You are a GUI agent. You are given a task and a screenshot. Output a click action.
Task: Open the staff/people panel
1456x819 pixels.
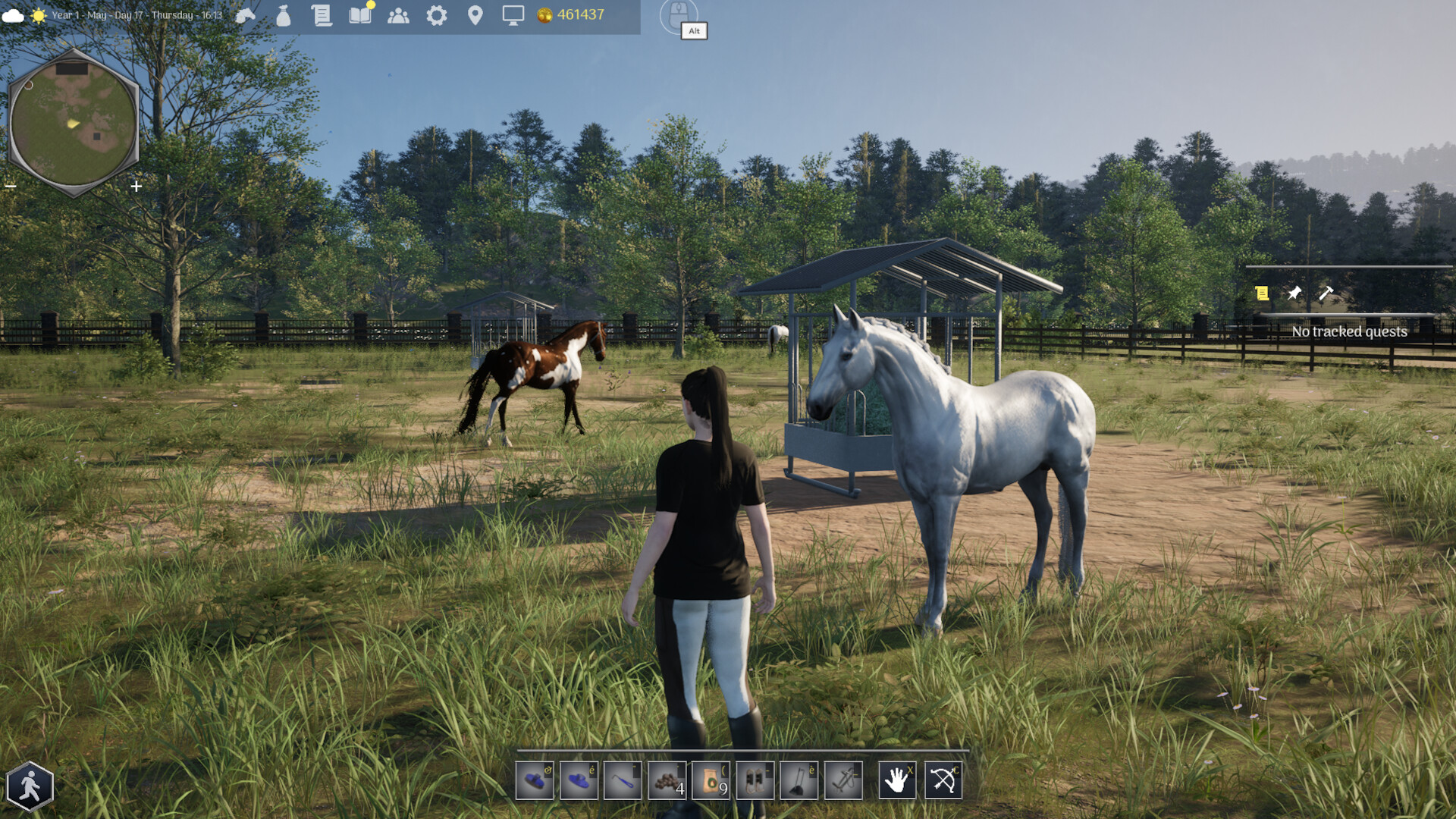coord(399,14)
